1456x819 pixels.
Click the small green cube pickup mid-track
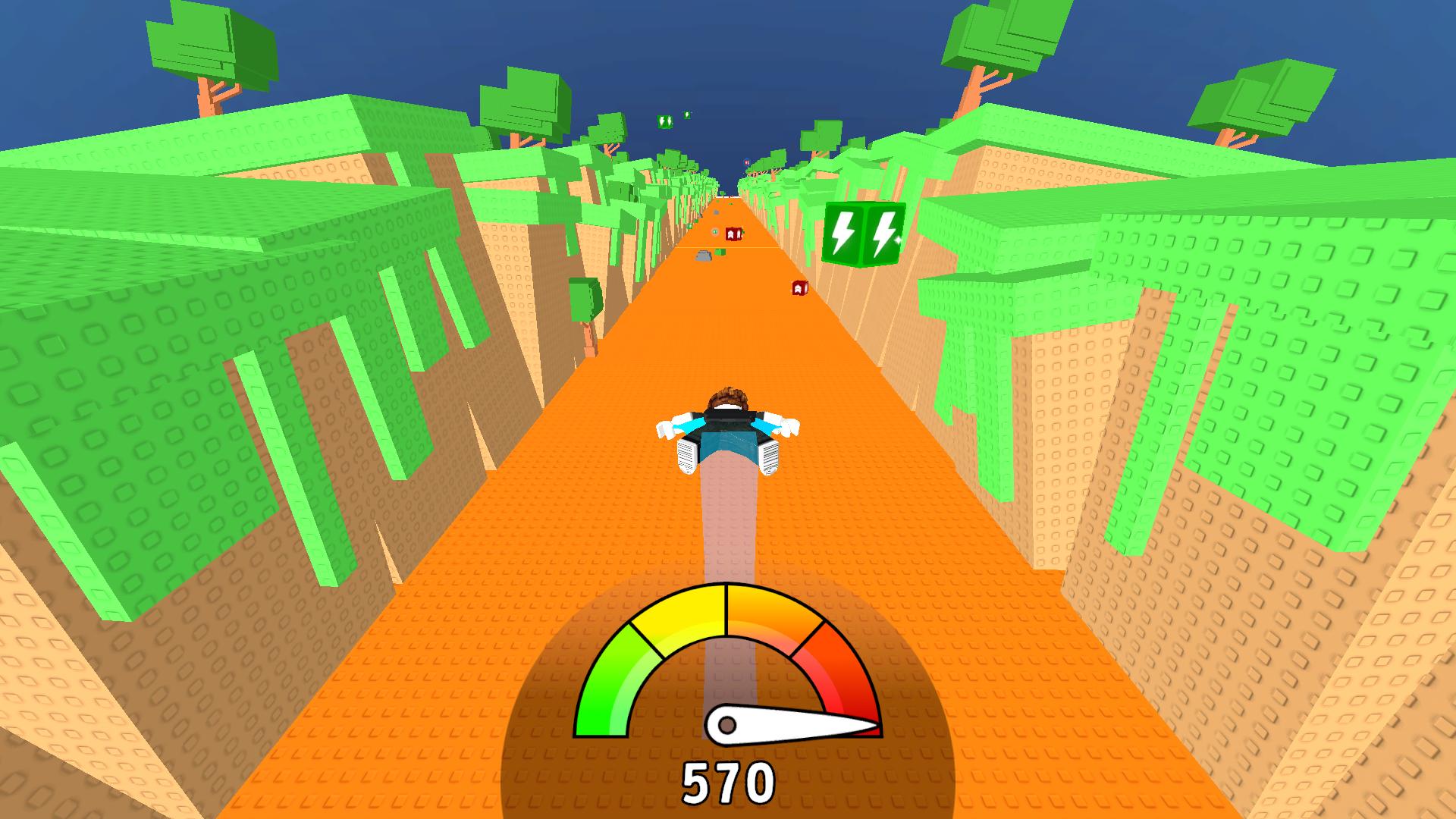tap(720, 253)
